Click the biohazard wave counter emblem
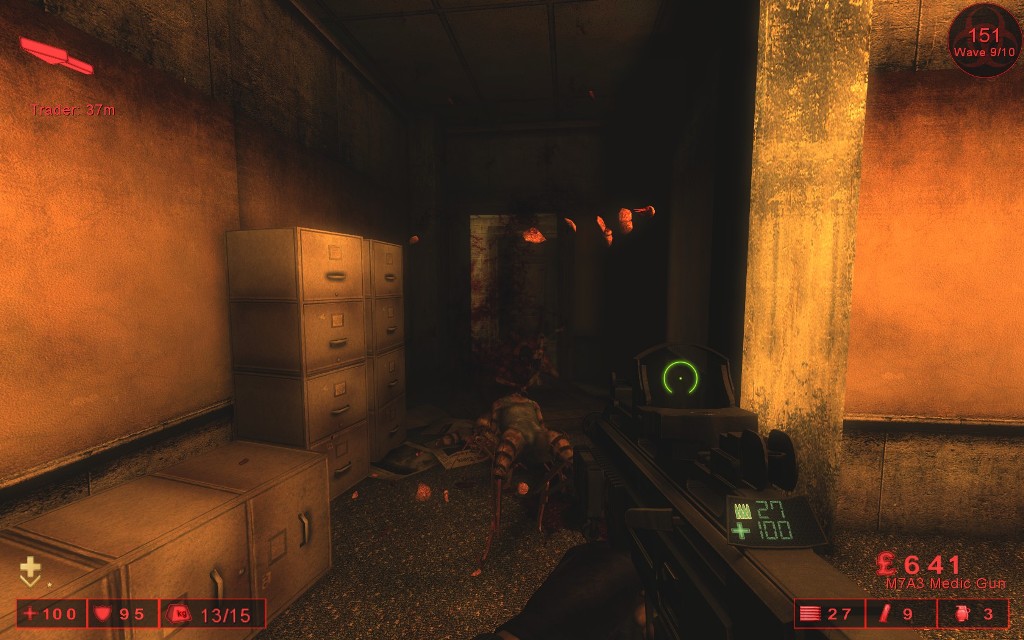 coord(984,40)
